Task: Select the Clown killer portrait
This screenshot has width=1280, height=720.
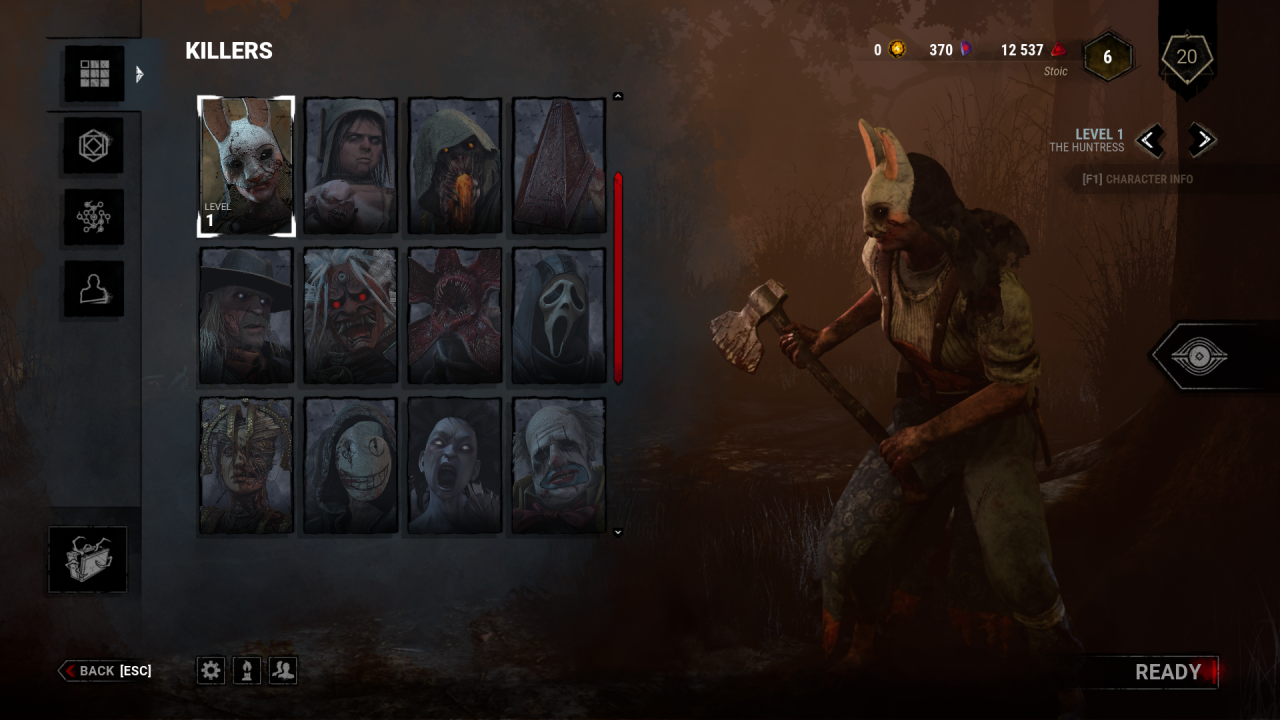Action: coord(558,463)
